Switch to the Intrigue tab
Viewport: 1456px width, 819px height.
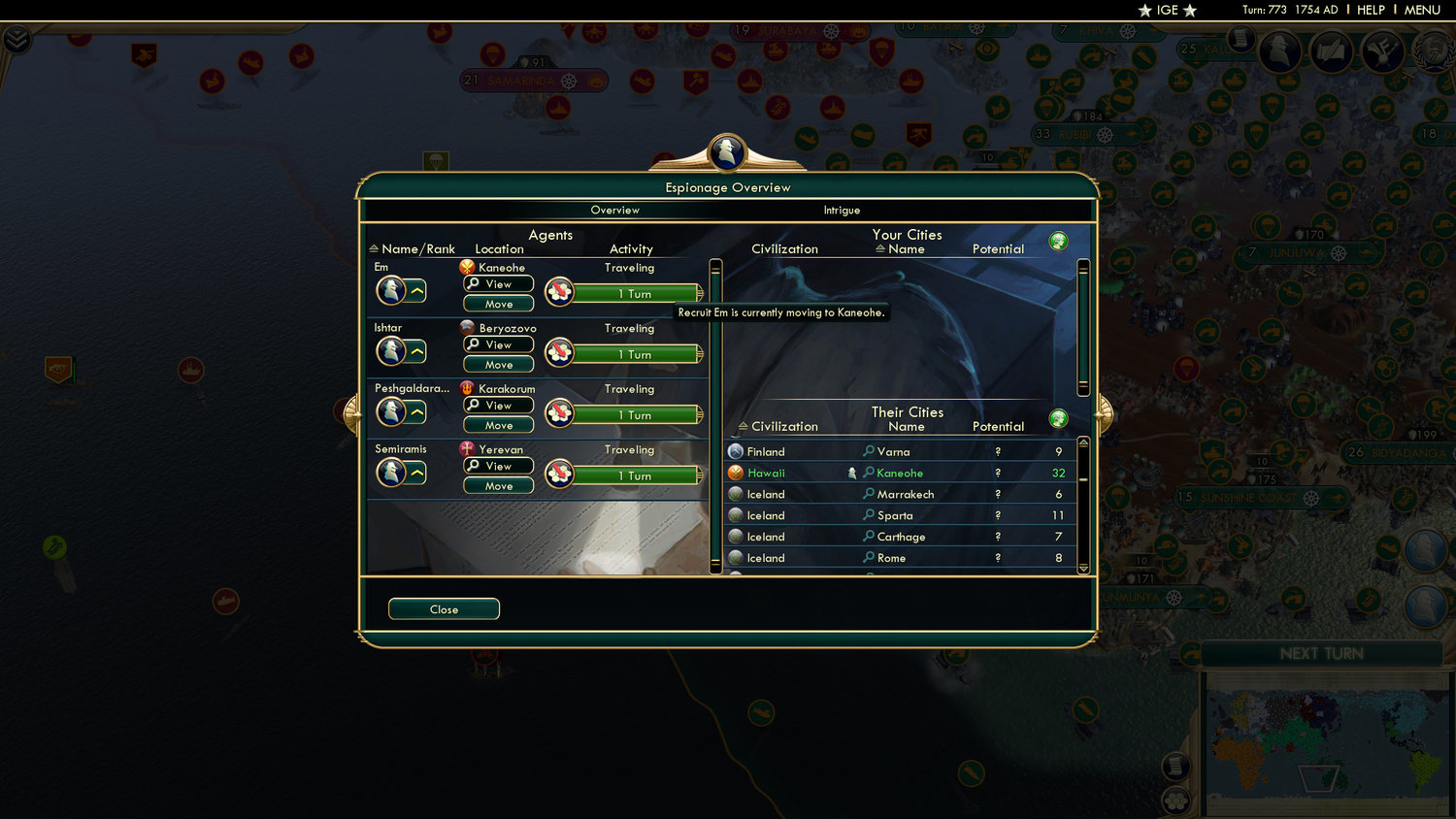841,210
